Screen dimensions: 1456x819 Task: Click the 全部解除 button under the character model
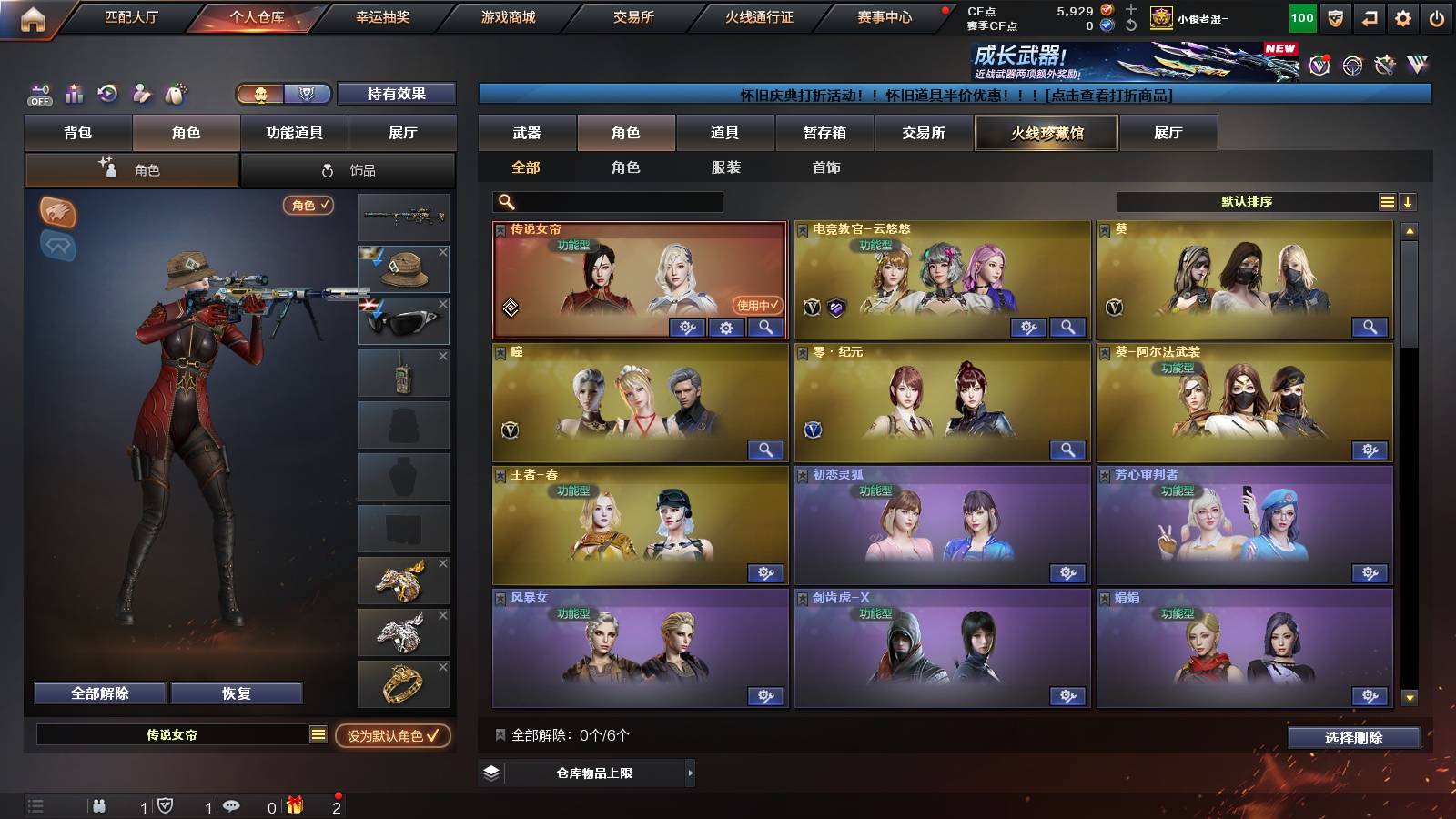click(98, 693)
